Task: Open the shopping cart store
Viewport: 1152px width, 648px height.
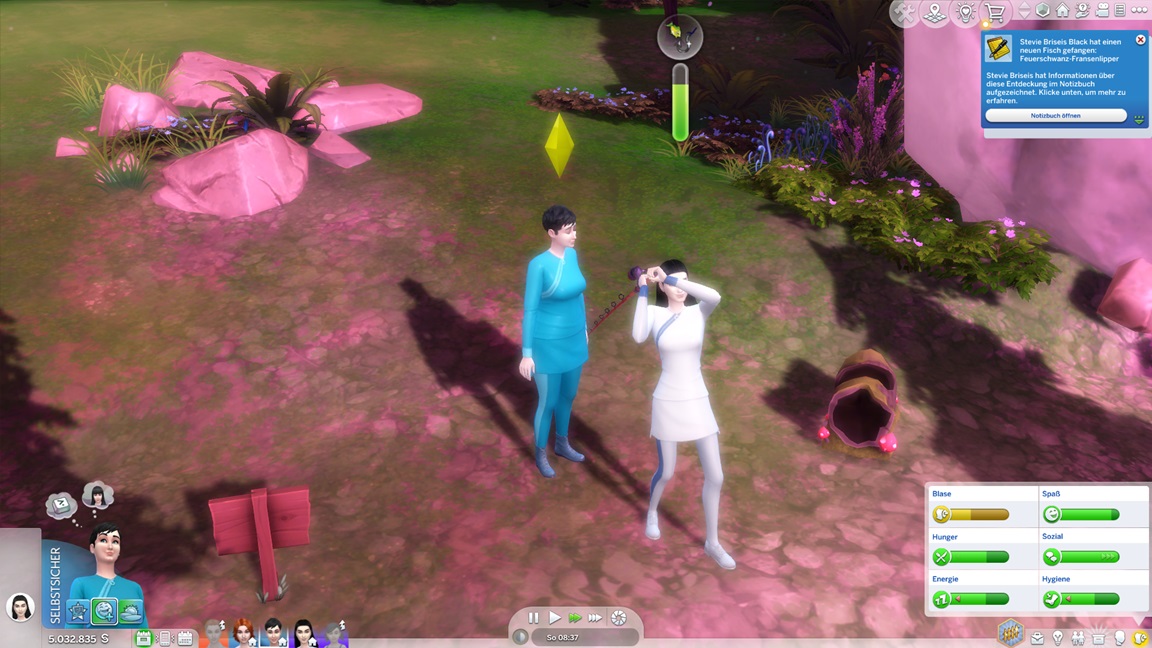Action: tap(995, 13)
